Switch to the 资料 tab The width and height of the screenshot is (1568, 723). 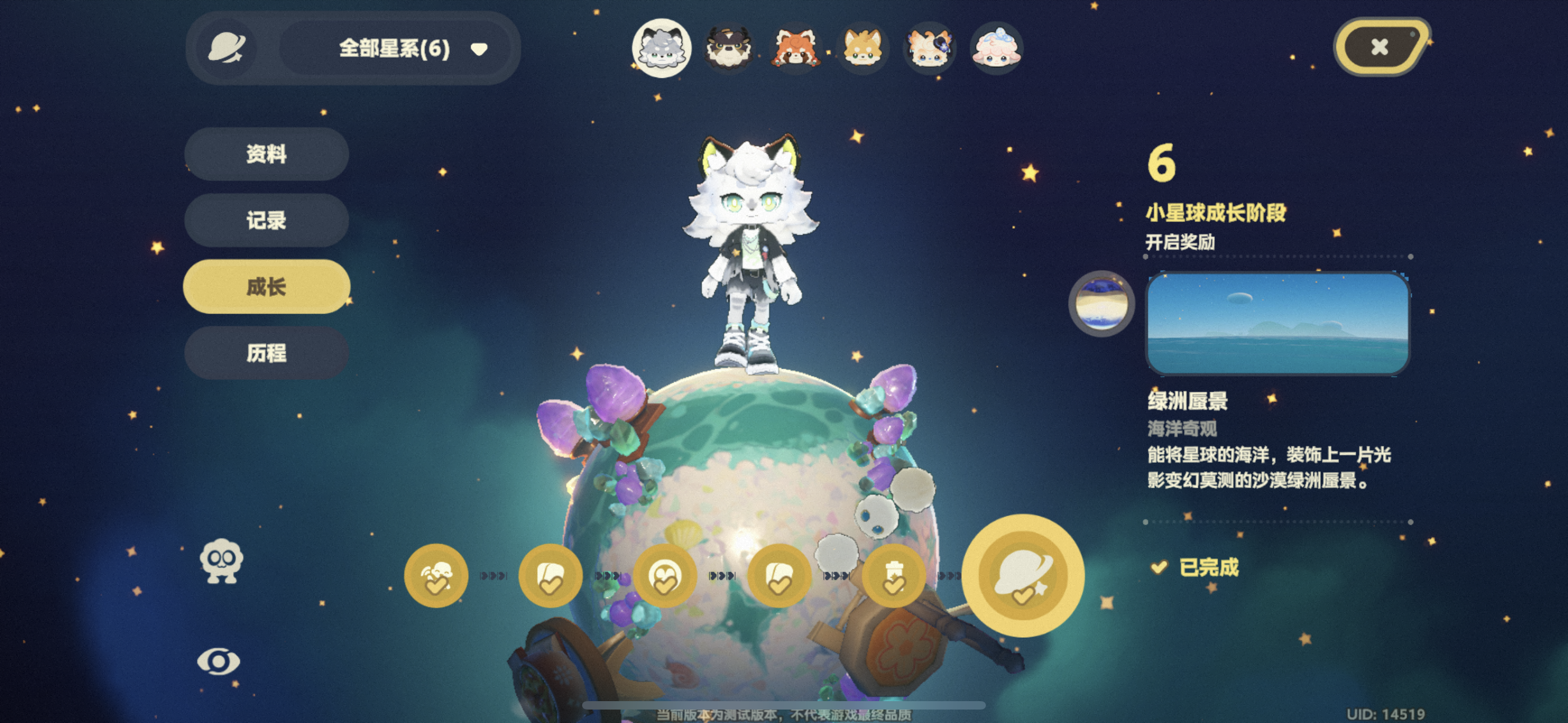coord(266,155)
